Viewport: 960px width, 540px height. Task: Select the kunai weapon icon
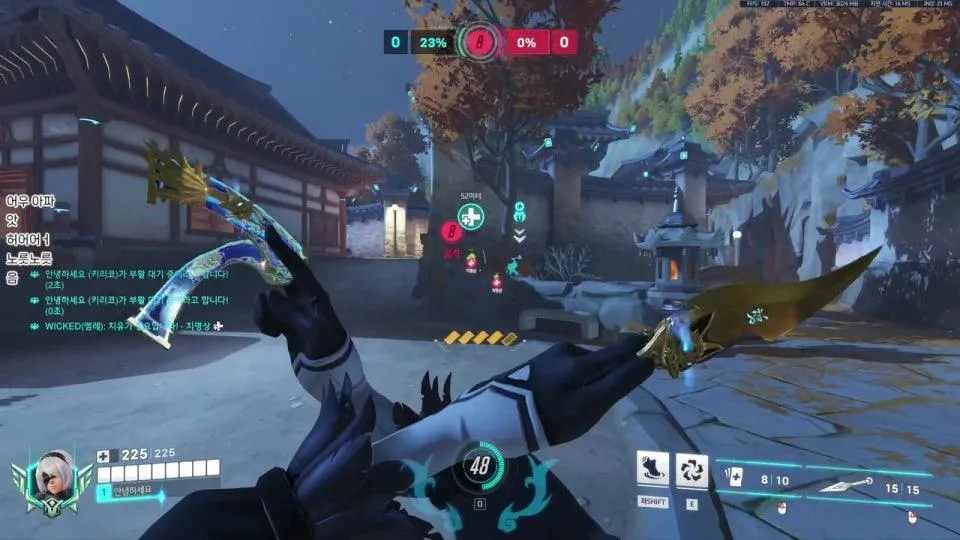[x=842, y=487]
